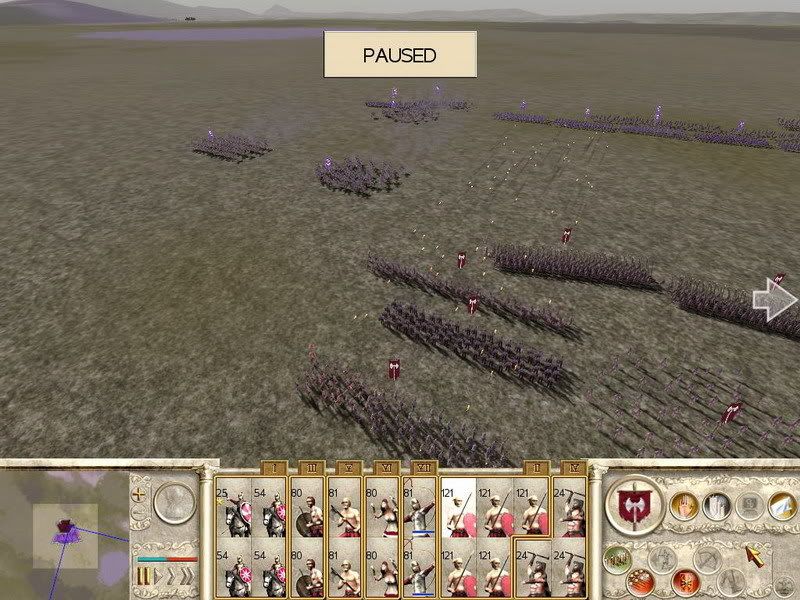Viewport: 800px width, 600px height.
Task: Activate the halt hand icon
Action: (x=683, y=506)
